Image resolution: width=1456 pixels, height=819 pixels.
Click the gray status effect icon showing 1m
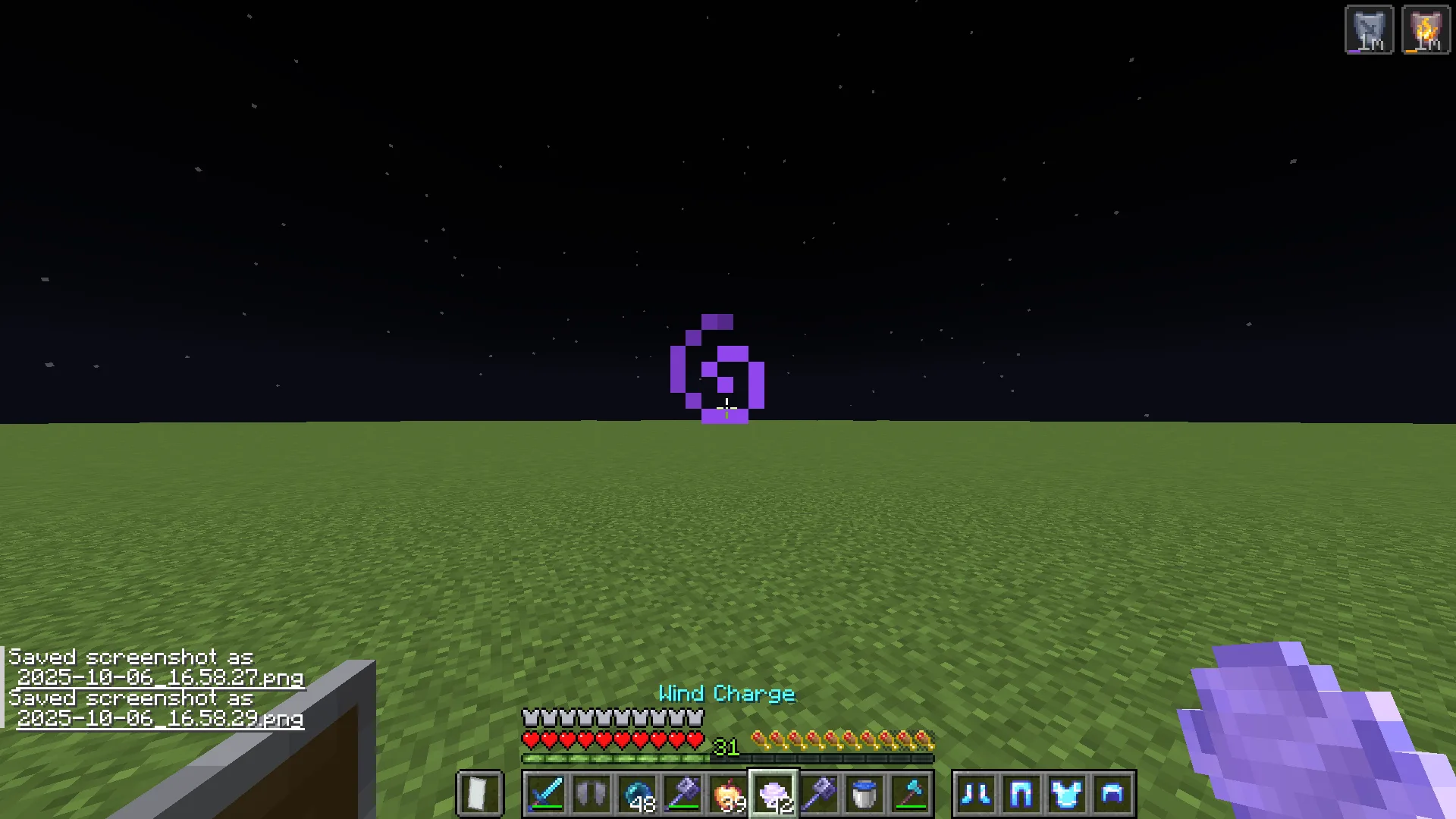click(x=1369, y=29)
